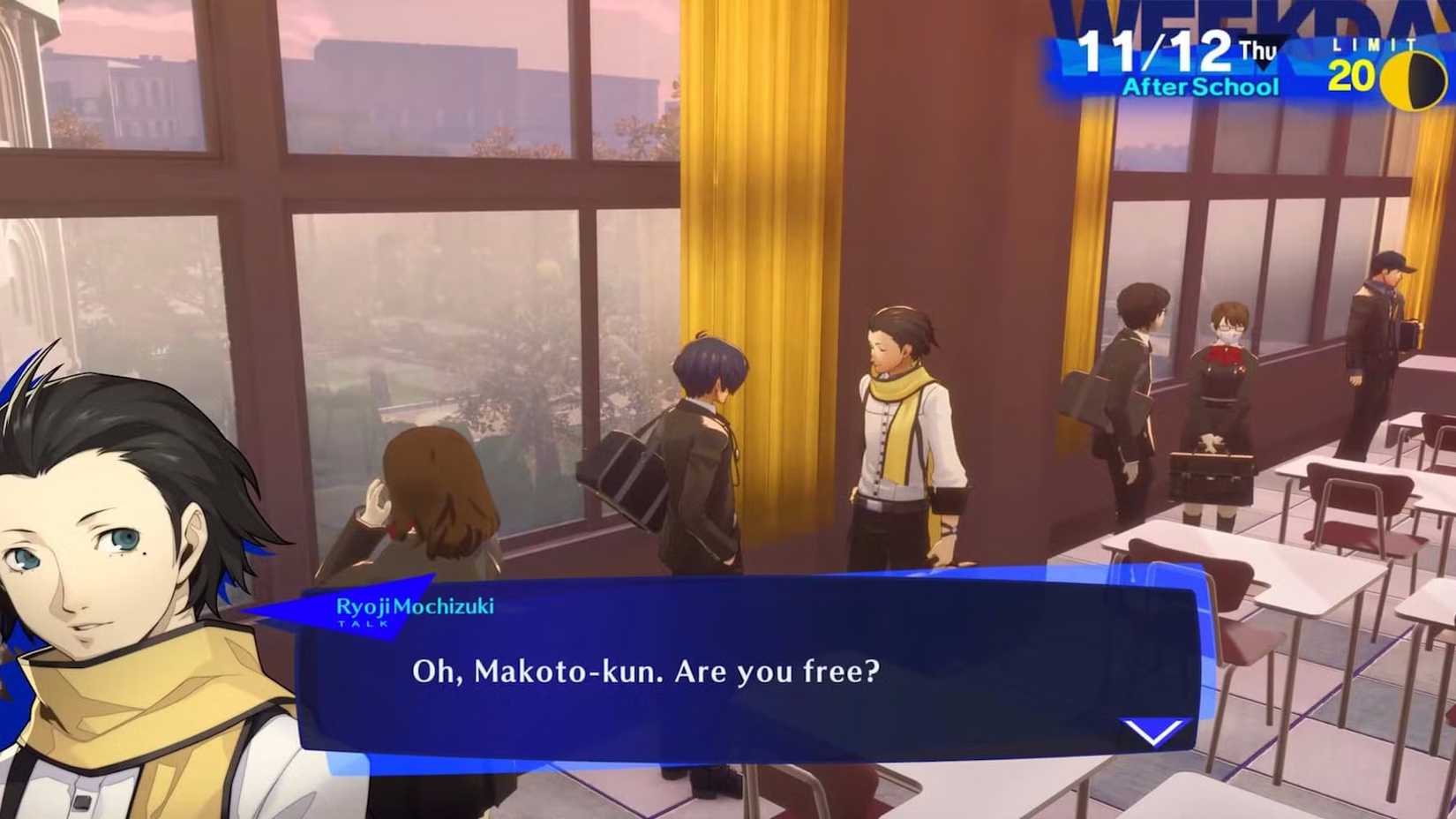Screen dimensions: 1456x819
Task: Click the After School time-of-day label
Action: click(1200, 86)
